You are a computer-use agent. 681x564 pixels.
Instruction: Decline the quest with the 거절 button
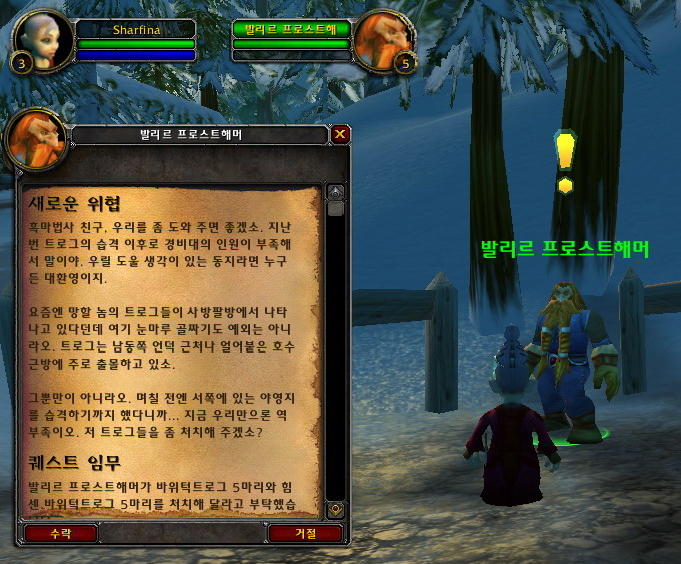pos(305,533)
